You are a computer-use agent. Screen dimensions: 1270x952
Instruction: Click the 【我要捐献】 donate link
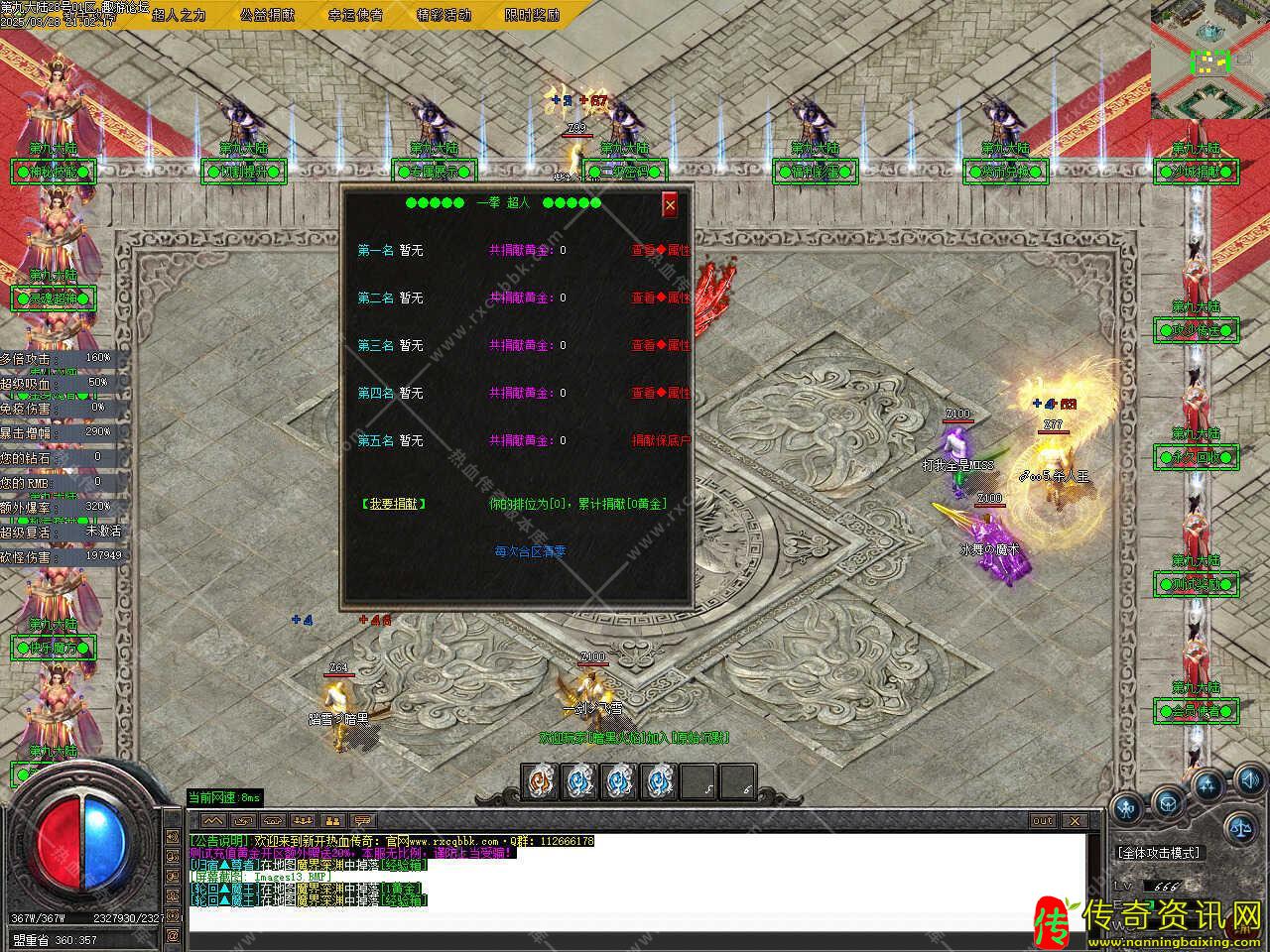click(x=393, y=504)
